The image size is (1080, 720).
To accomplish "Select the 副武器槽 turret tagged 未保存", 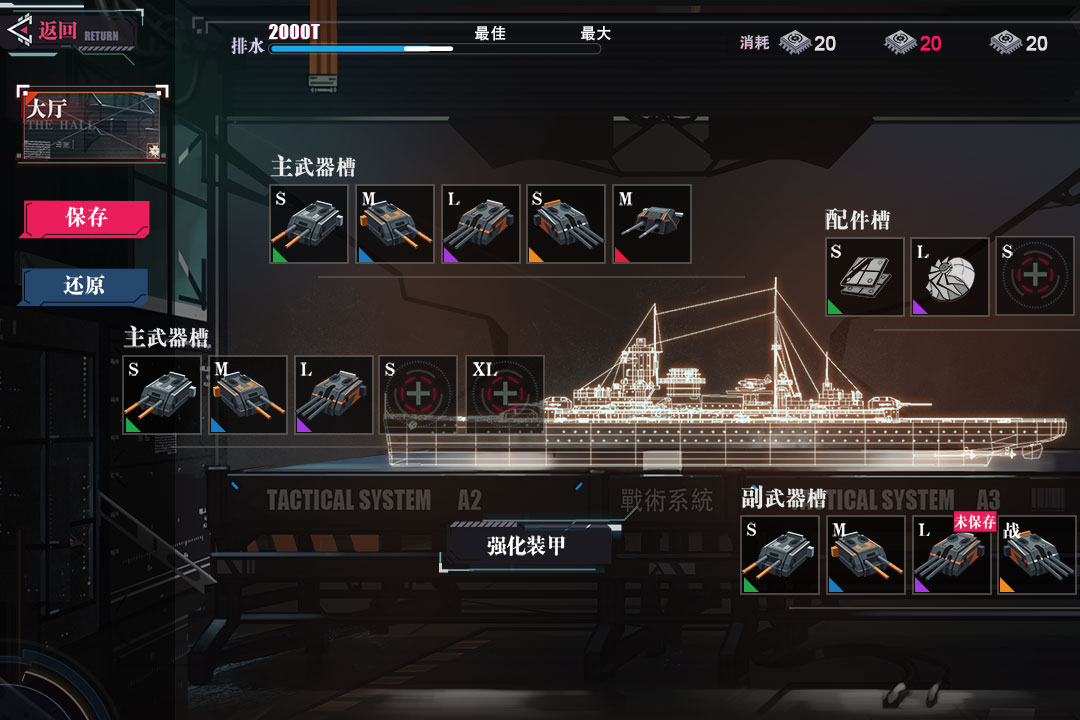I will click(x=952, y=555).
